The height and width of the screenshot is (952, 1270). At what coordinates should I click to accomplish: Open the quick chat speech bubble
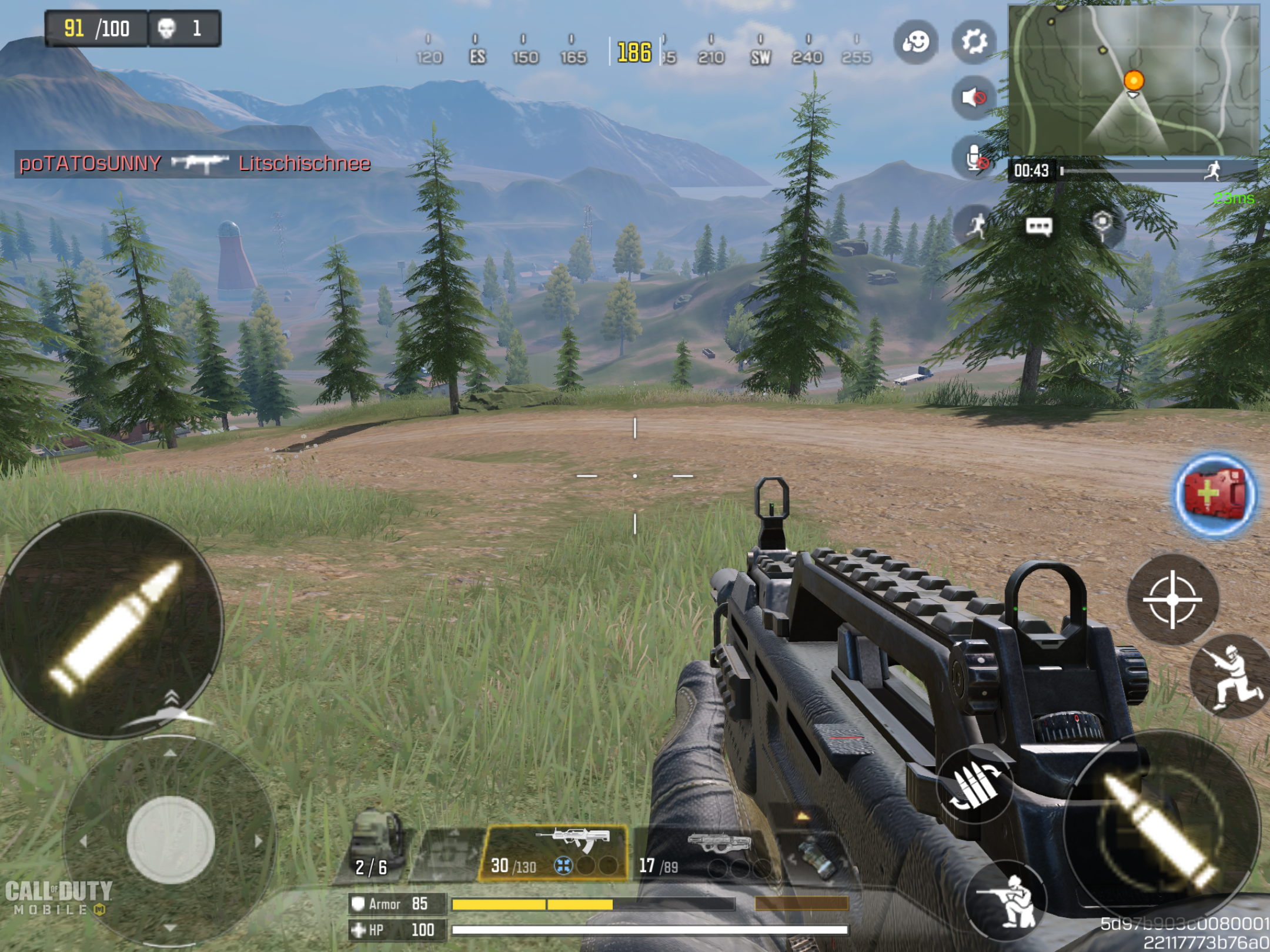coord(1038,226)
